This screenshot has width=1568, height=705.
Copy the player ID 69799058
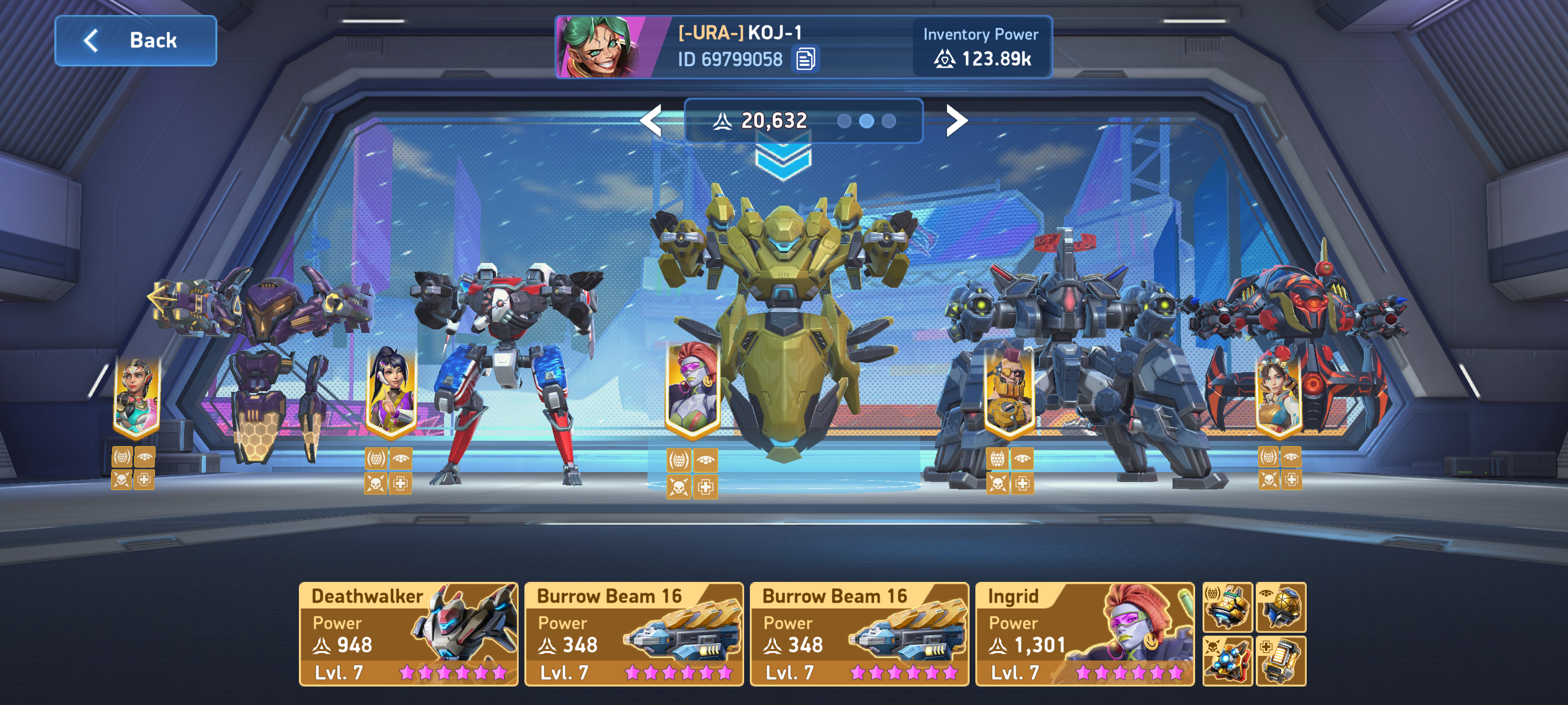(805, 59)
